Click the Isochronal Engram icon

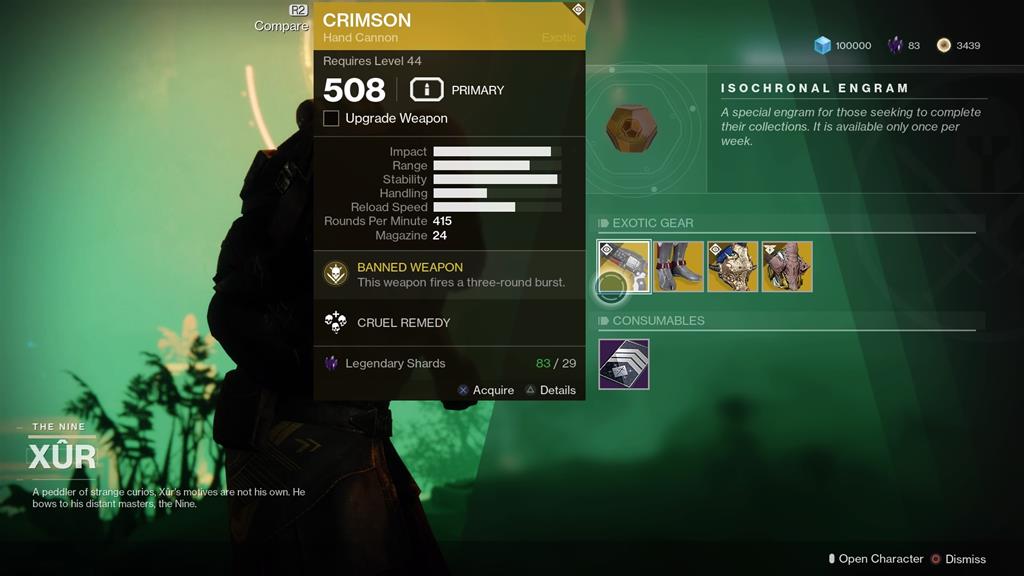click(632, 128)
